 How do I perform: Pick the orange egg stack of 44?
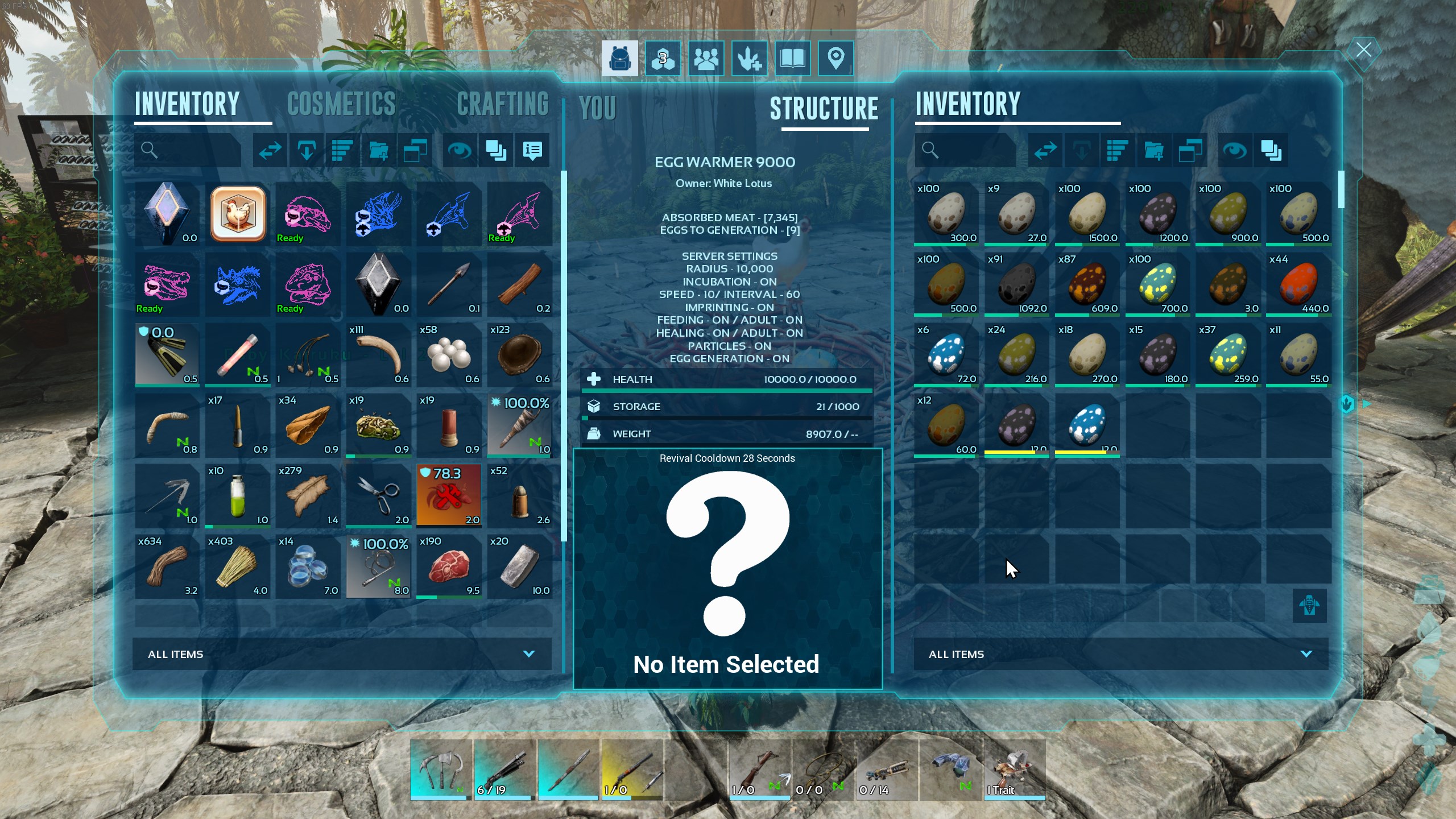[x=1298, y=284]
